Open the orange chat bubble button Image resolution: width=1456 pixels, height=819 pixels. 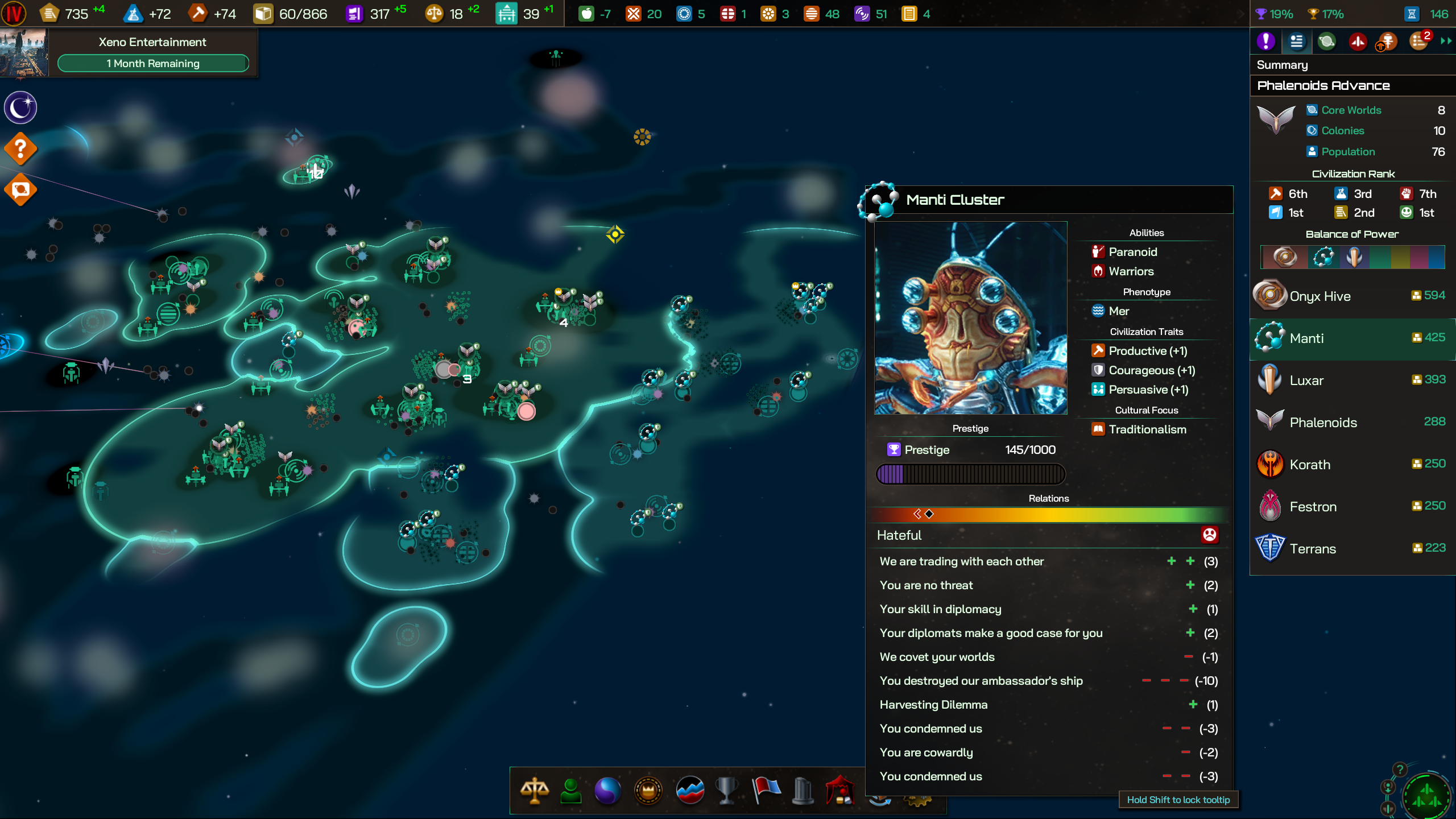20,190
